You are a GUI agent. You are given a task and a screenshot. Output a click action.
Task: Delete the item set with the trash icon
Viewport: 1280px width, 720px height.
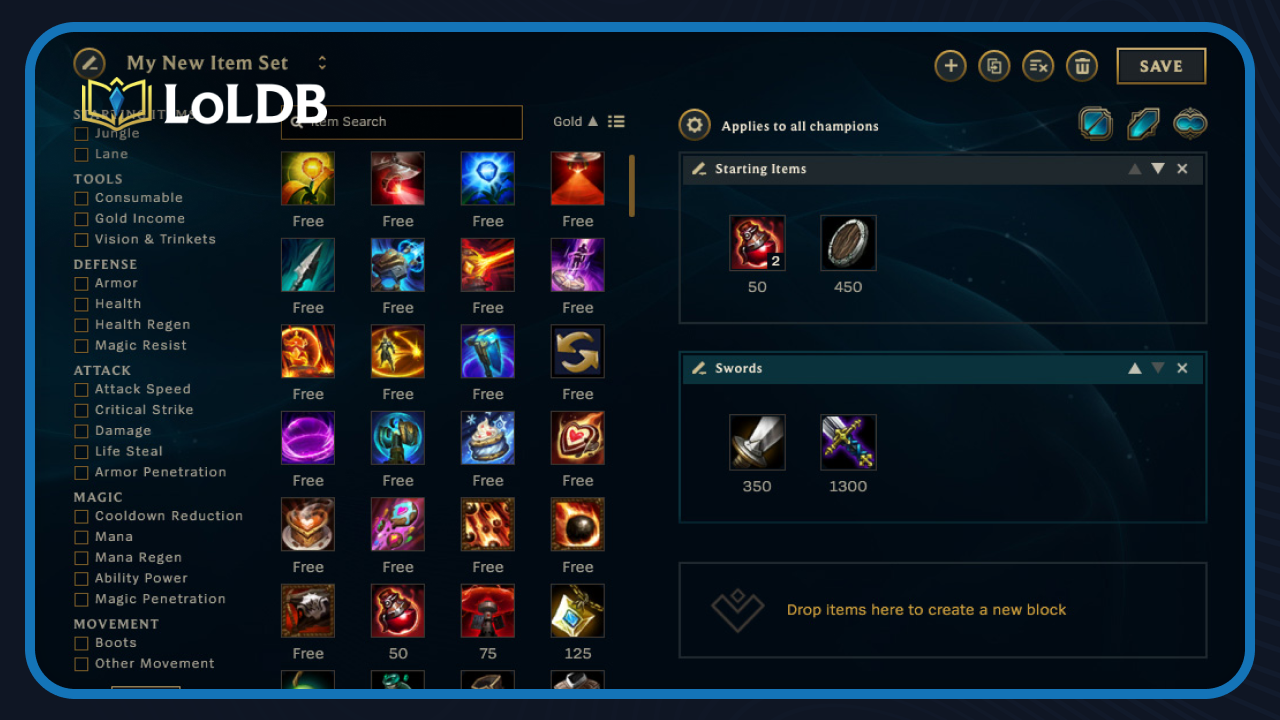click(1082, 66)
